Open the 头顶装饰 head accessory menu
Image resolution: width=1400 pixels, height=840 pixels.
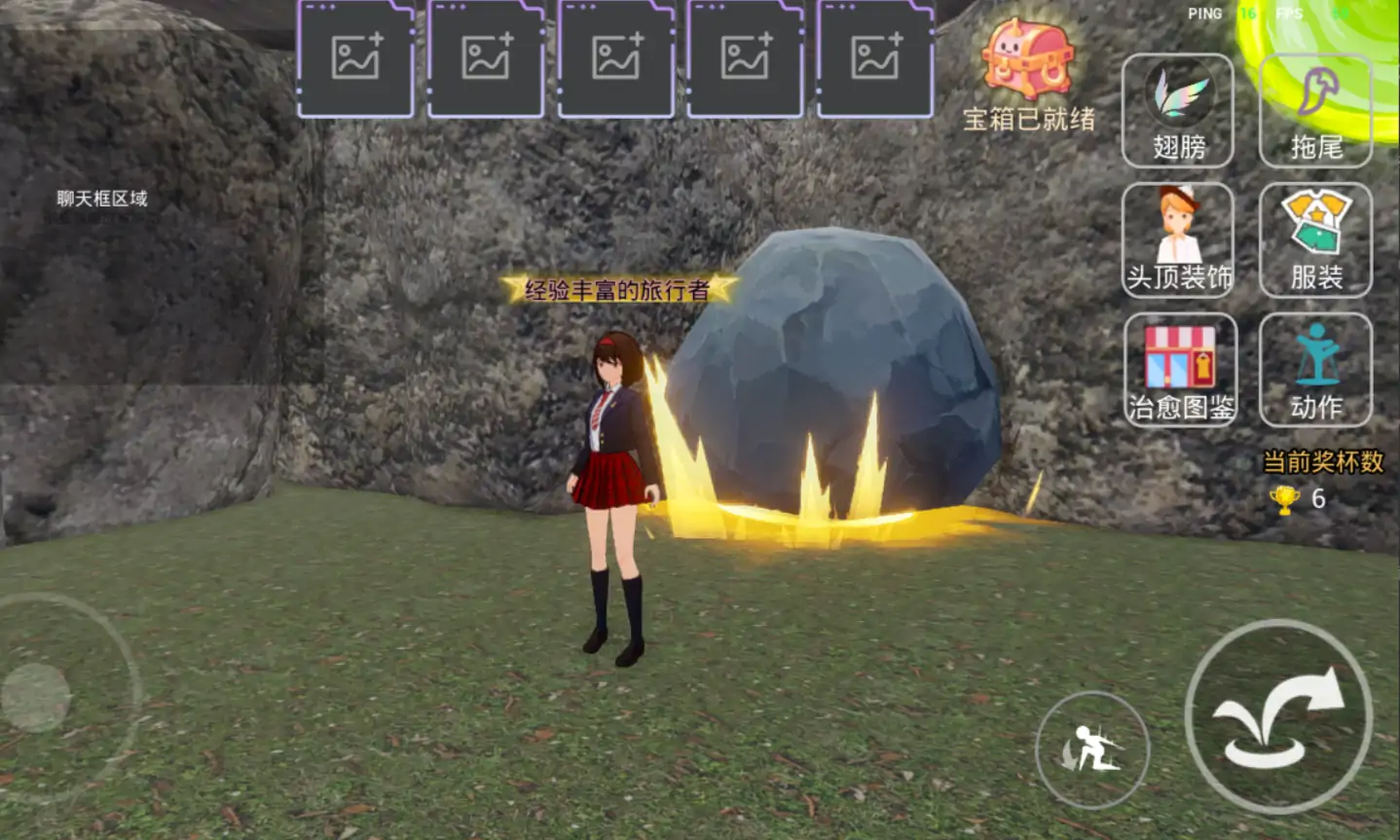pyautogui.click(x=1178, y=240)
